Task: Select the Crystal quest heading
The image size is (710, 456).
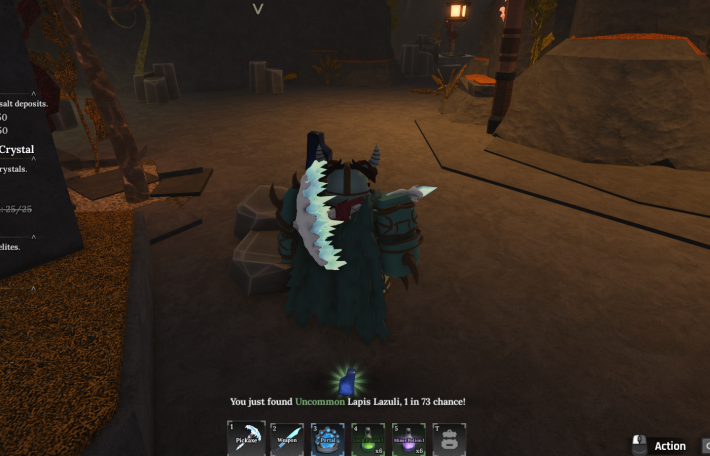Action: tap(17, 150)
